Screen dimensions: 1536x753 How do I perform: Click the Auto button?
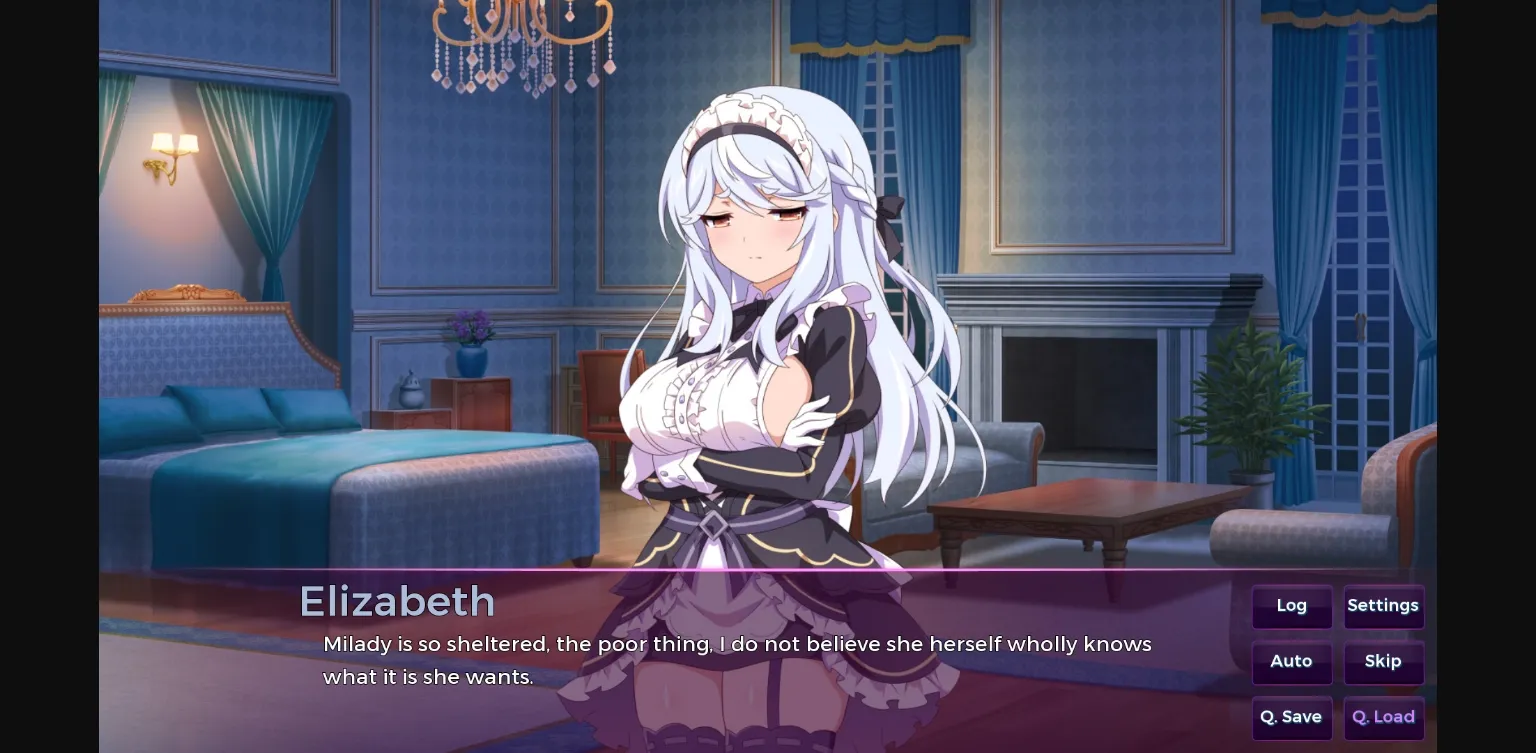1291,662
